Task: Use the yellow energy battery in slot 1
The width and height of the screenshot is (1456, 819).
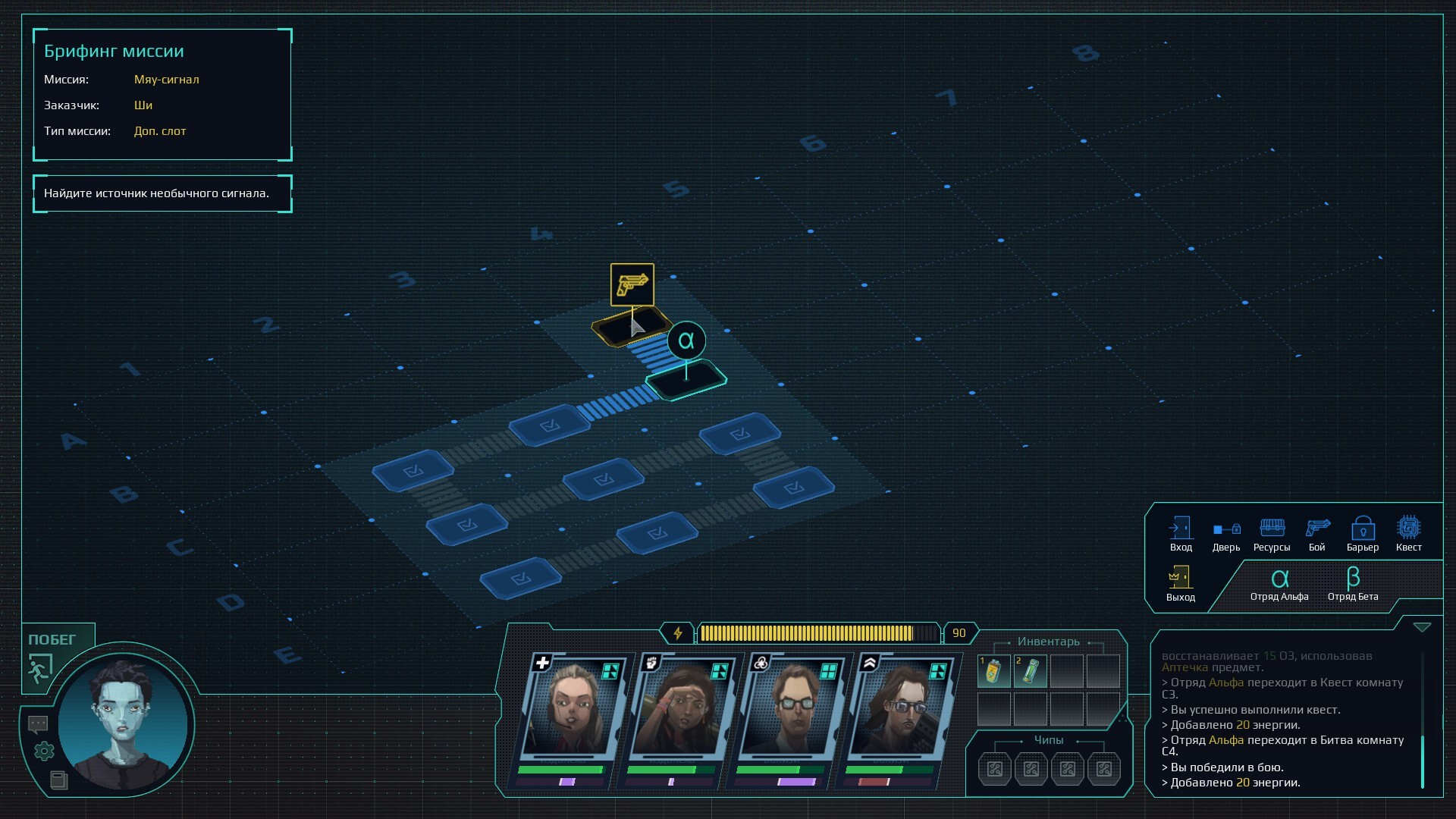Action: [x=993, y=671]
